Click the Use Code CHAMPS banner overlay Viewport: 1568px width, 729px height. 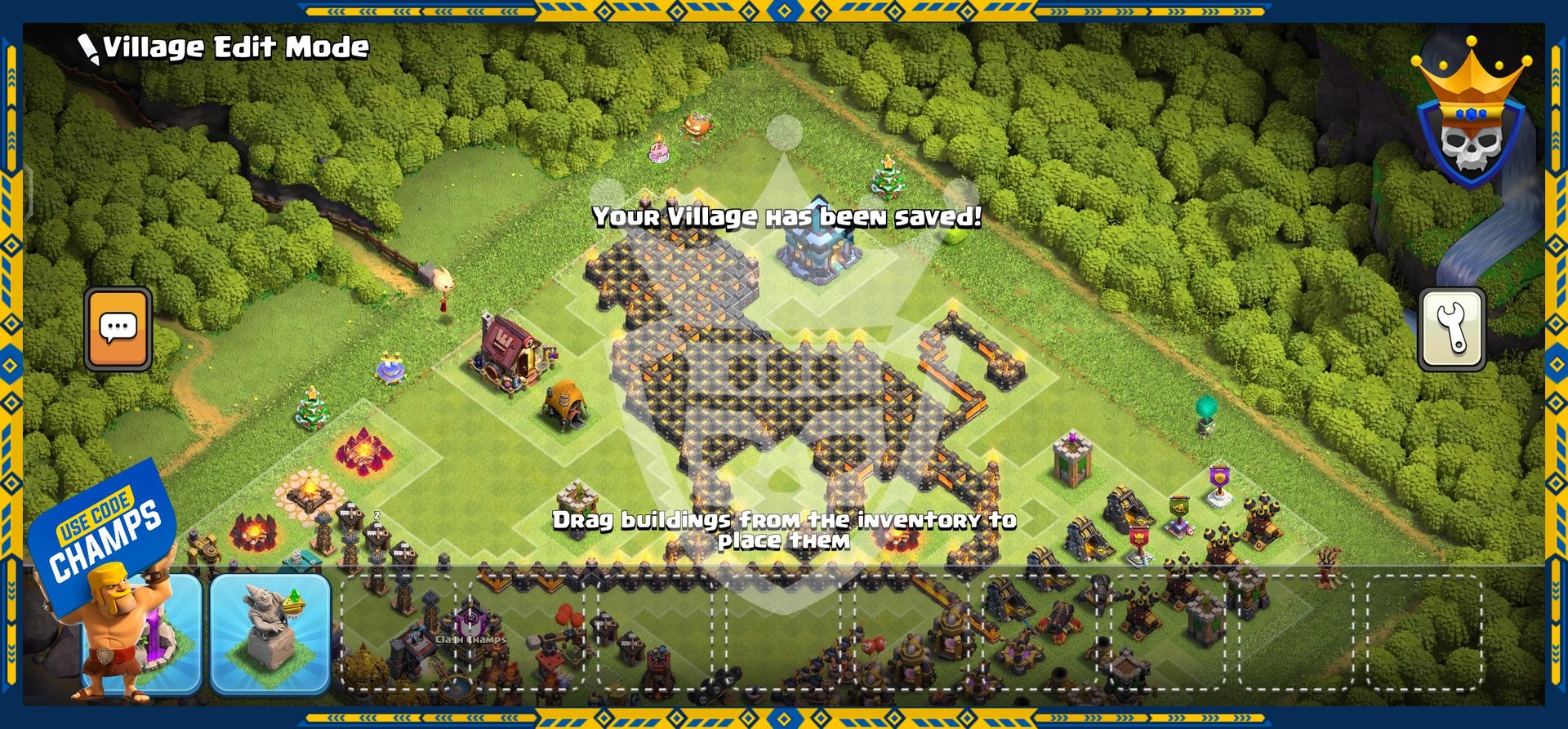point(103,533)
